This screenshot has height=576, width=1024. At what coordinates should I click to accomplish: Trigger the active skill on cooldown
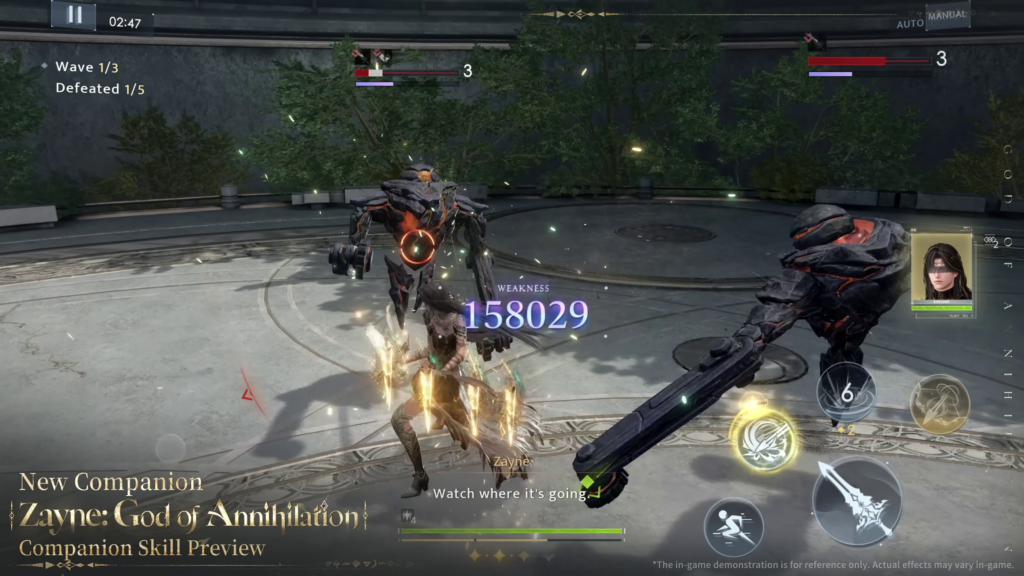(846, 393)
